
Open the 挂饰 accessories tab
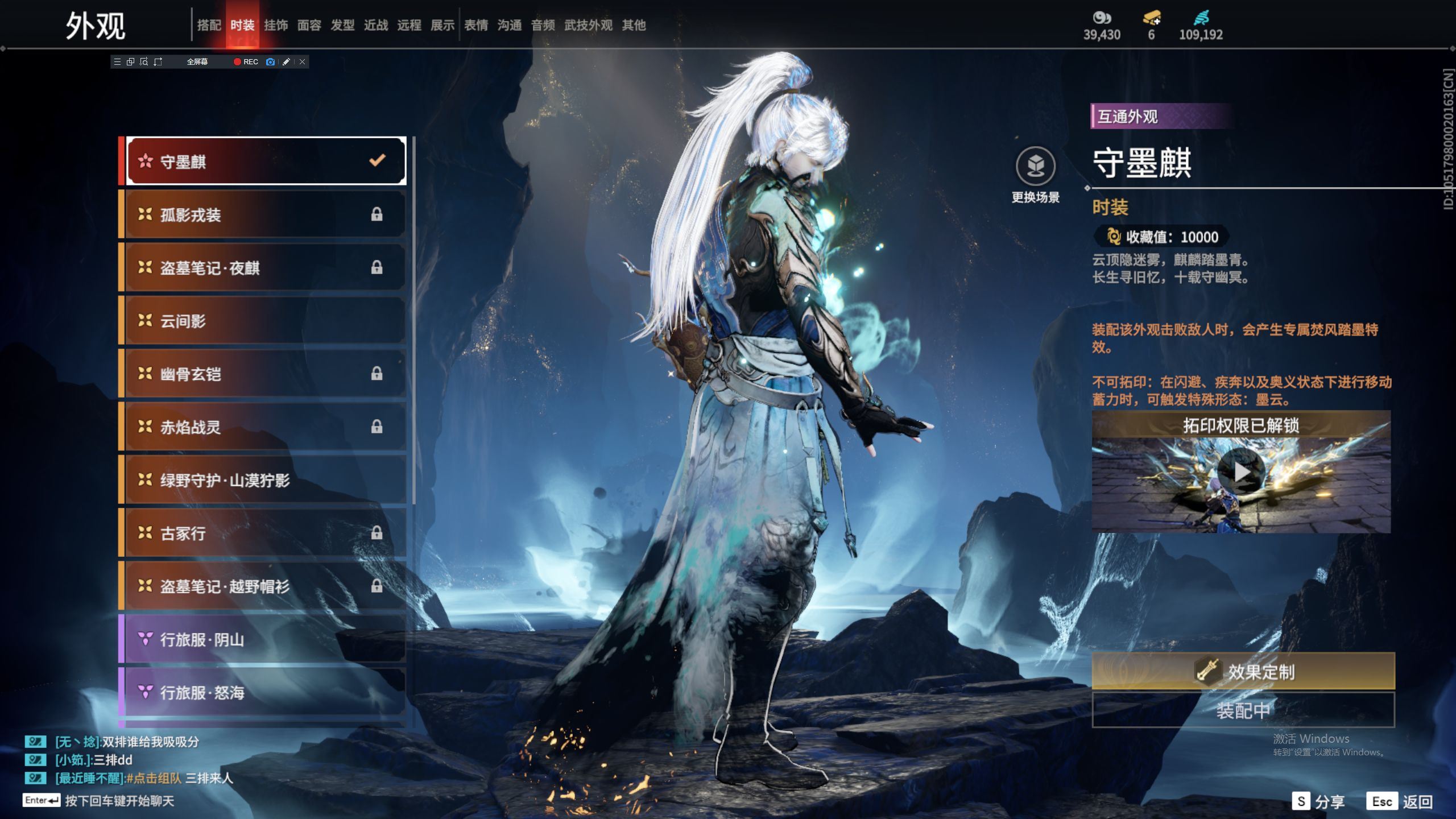click(276, 25)
